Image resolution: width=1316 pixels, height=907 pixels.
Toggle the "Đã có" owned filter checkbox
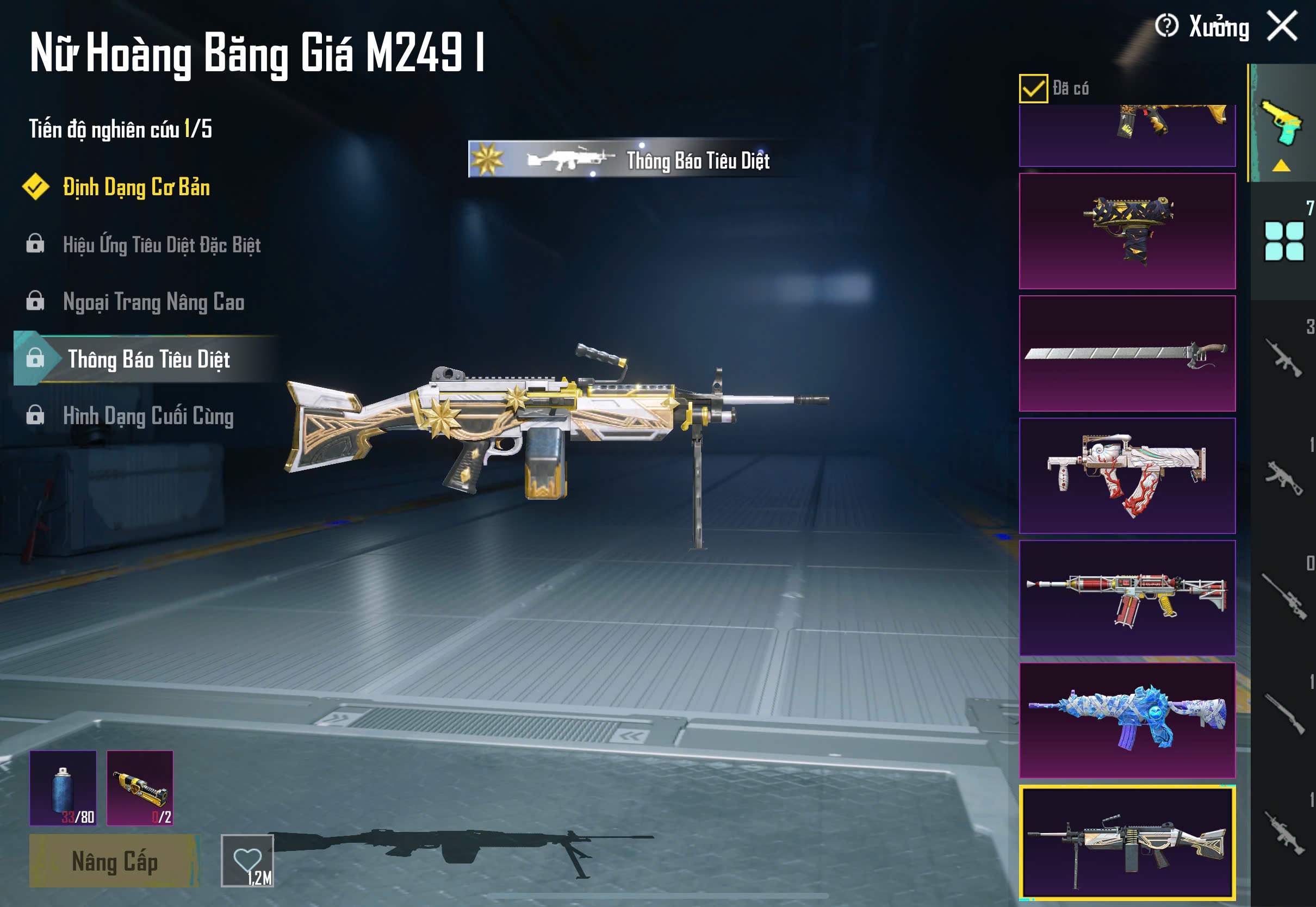pyautogui.click(x=1033, y=89)
